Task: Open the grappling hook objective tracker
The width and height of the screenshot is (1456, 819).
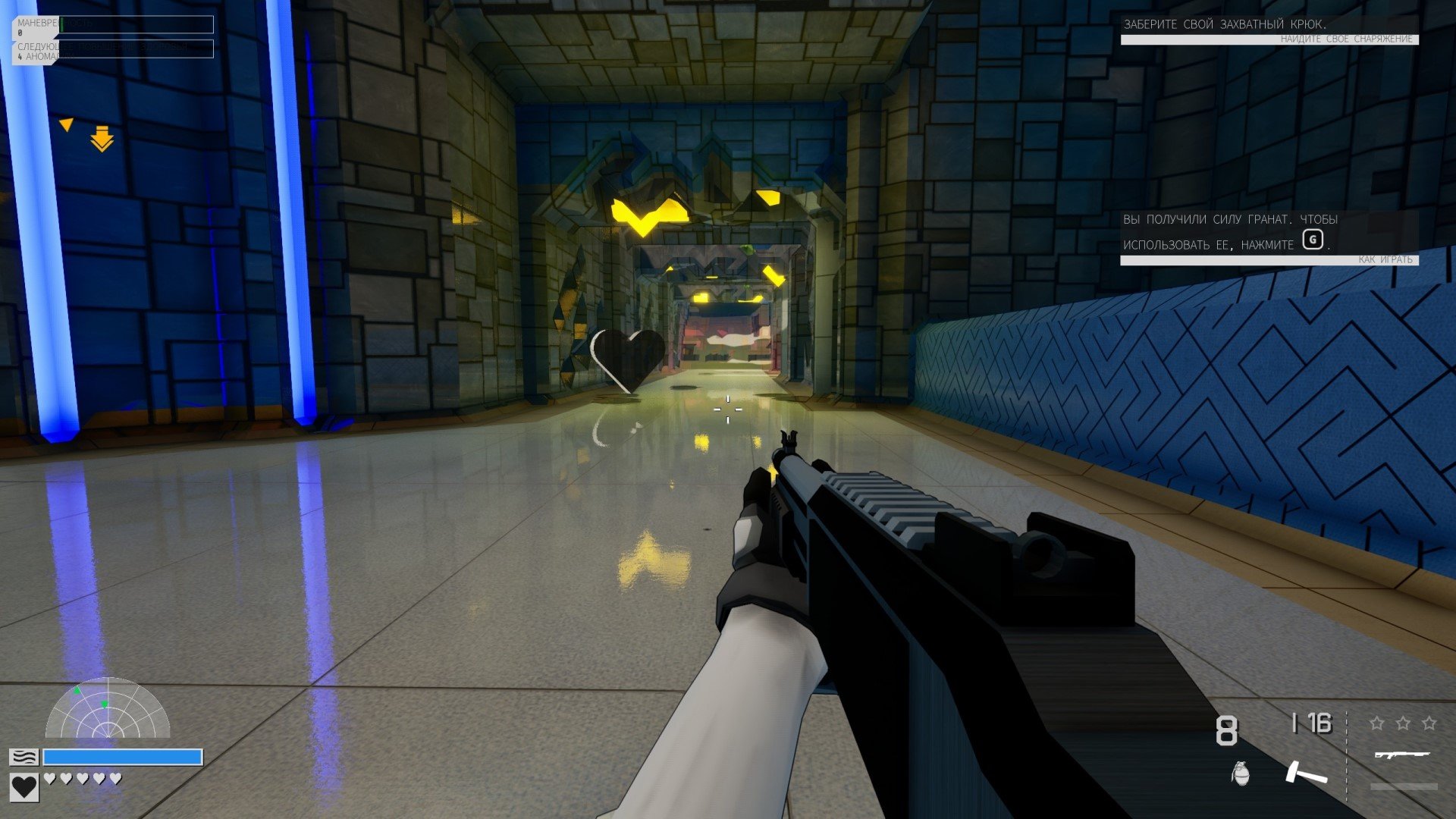Action: 1269,30
